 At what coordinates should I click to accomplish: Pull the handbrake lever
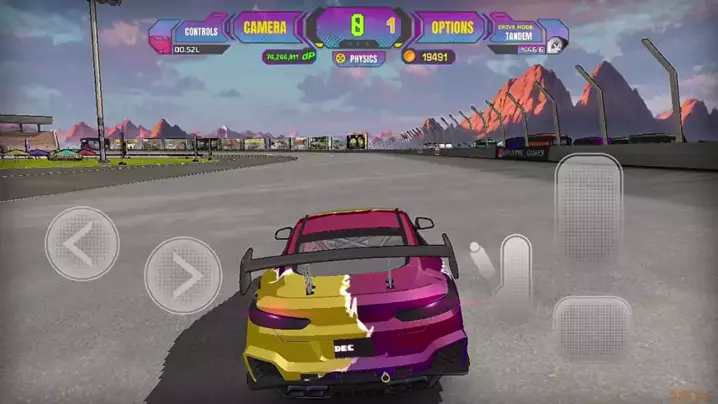pos(514,268)
